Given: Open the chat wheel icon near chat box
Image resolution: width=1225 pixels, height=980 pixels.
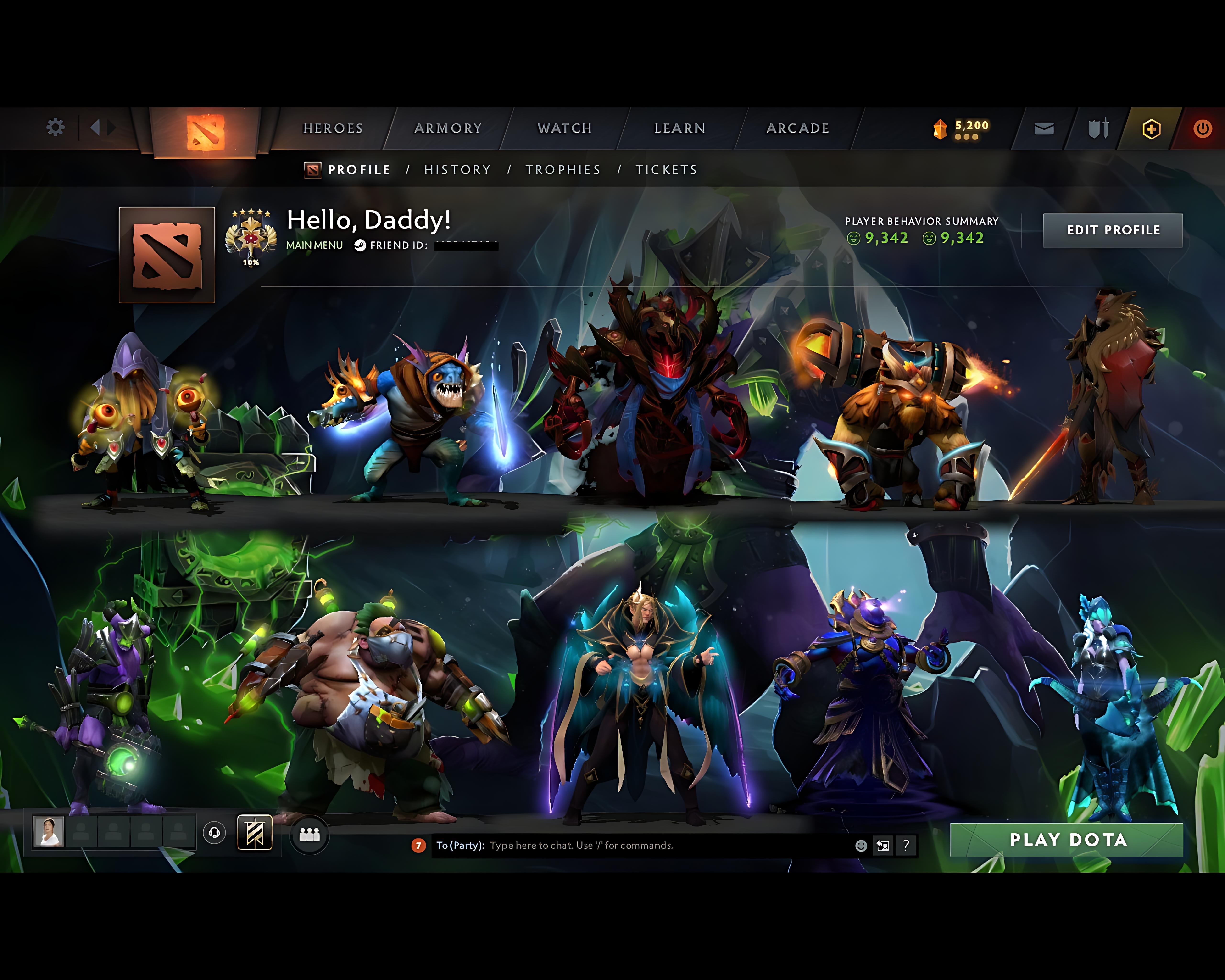Looking at the screenshot, I should [x=882, y=845].
